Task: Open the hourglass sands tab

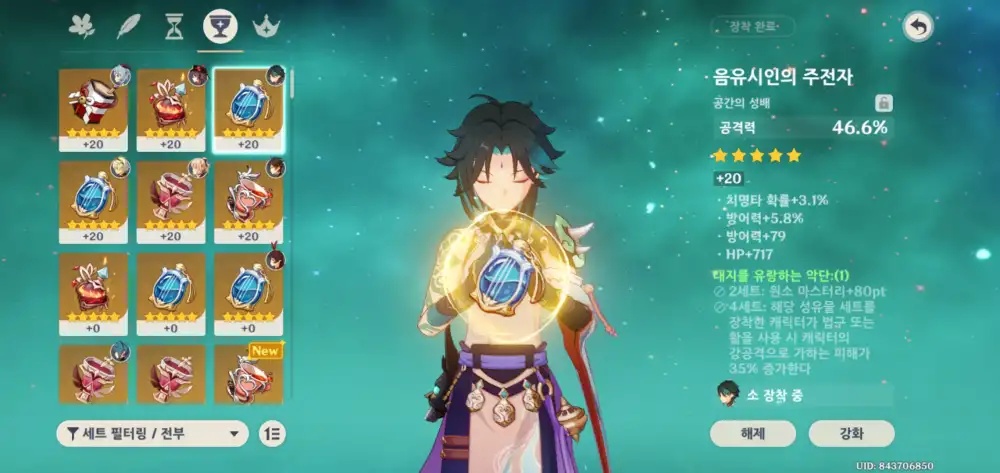Action: [x=174, y=27]
